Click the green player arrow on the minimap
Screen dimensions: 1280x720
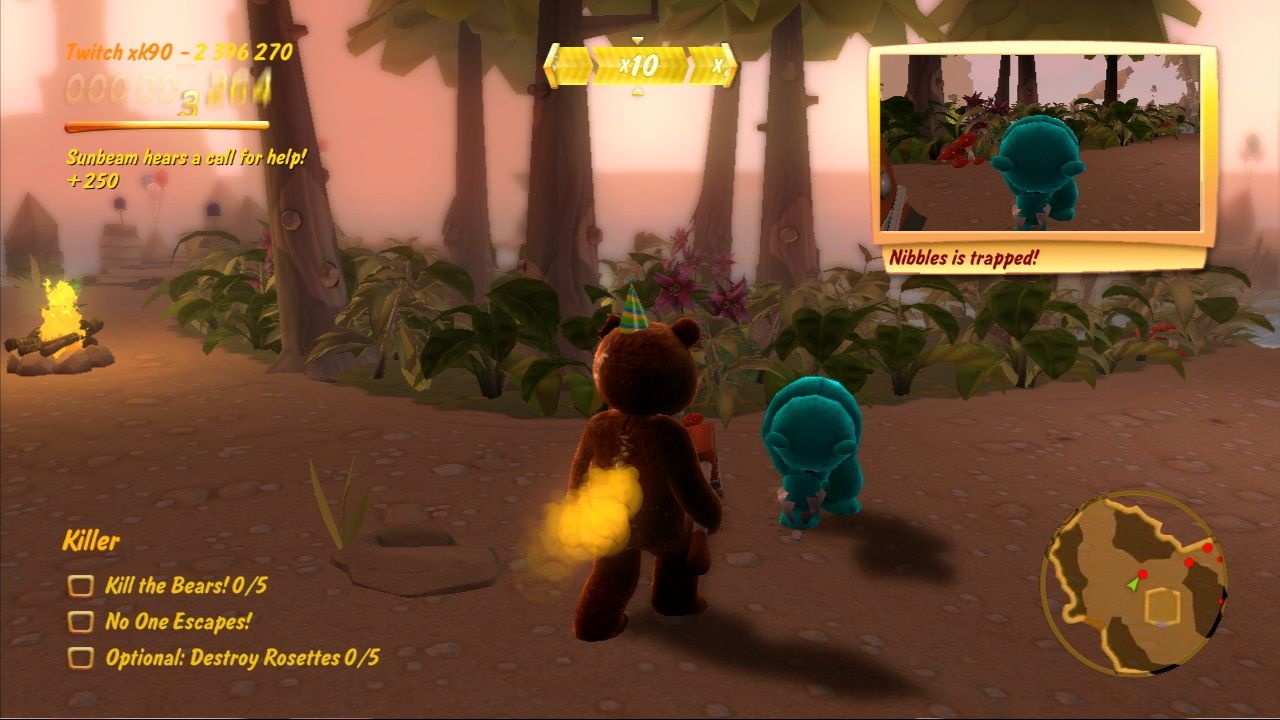click(x=1133, y=586)
